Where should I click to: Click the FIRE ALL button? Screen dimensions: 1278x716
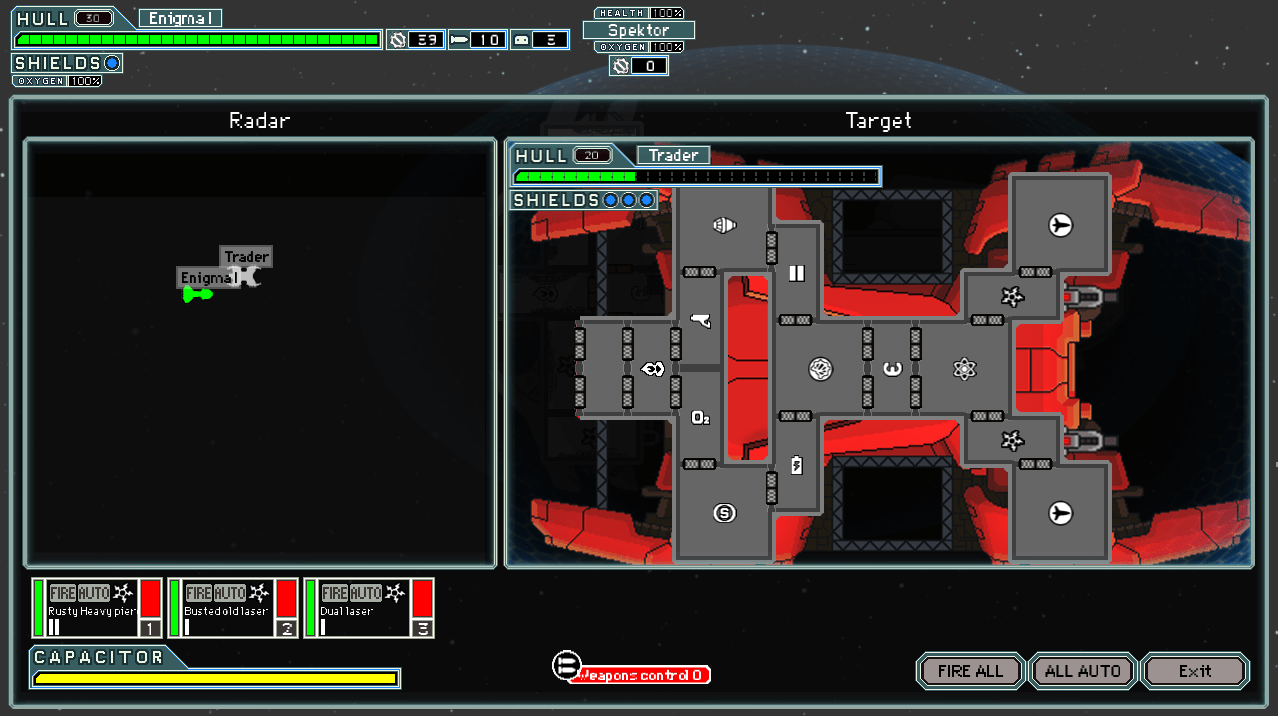click(x=970, y=671)
